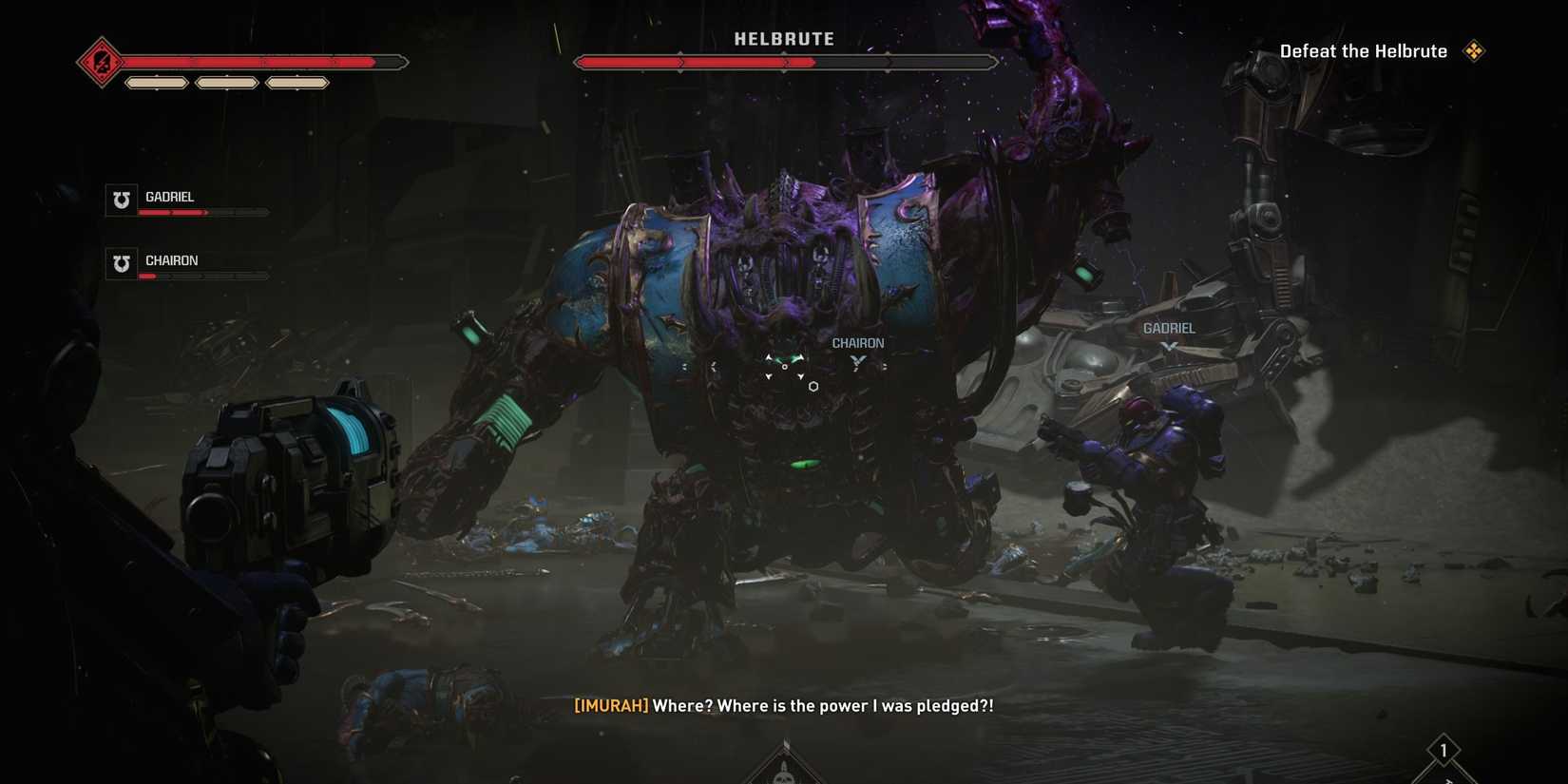This screenshot has height=784, width=1568.
Task: Select the Ultramarines icon next to Gadriel
Action: pyautogui.click(x=120, y=200)
